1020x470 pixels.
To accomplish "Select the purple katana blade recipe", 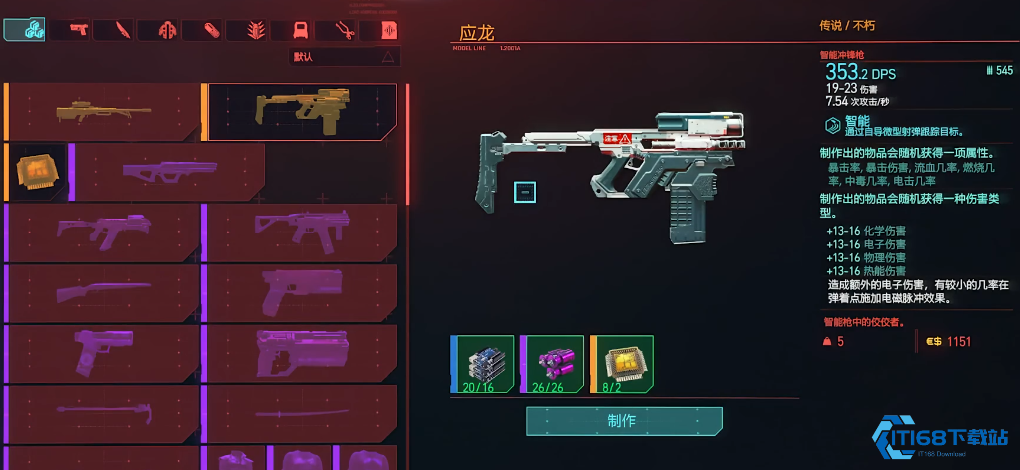I will pos(301,413).
